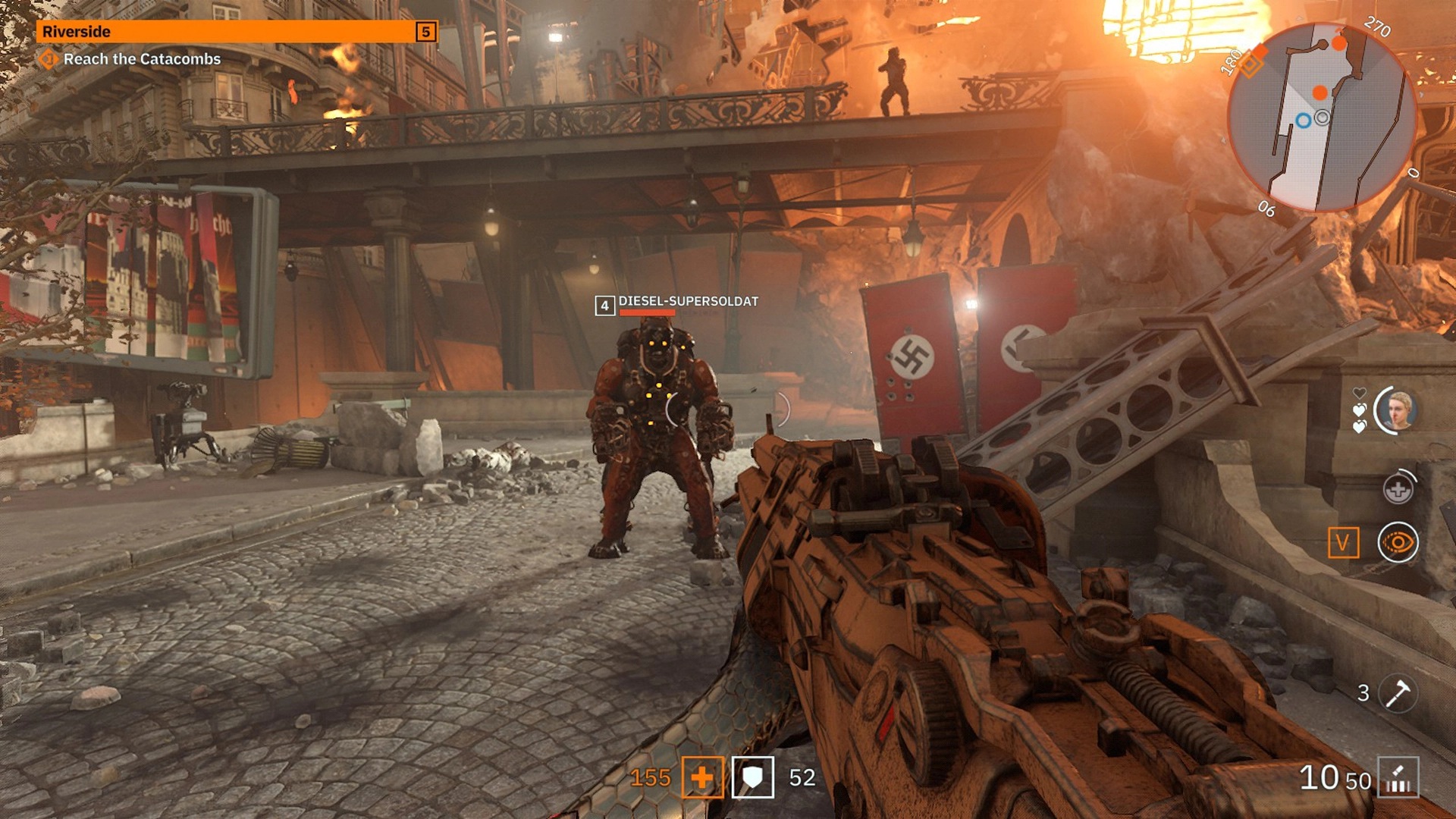Open the circular minimap
Image resolution: width=1456 pixels, height=819 pixels.
[x=1321, y=118]
